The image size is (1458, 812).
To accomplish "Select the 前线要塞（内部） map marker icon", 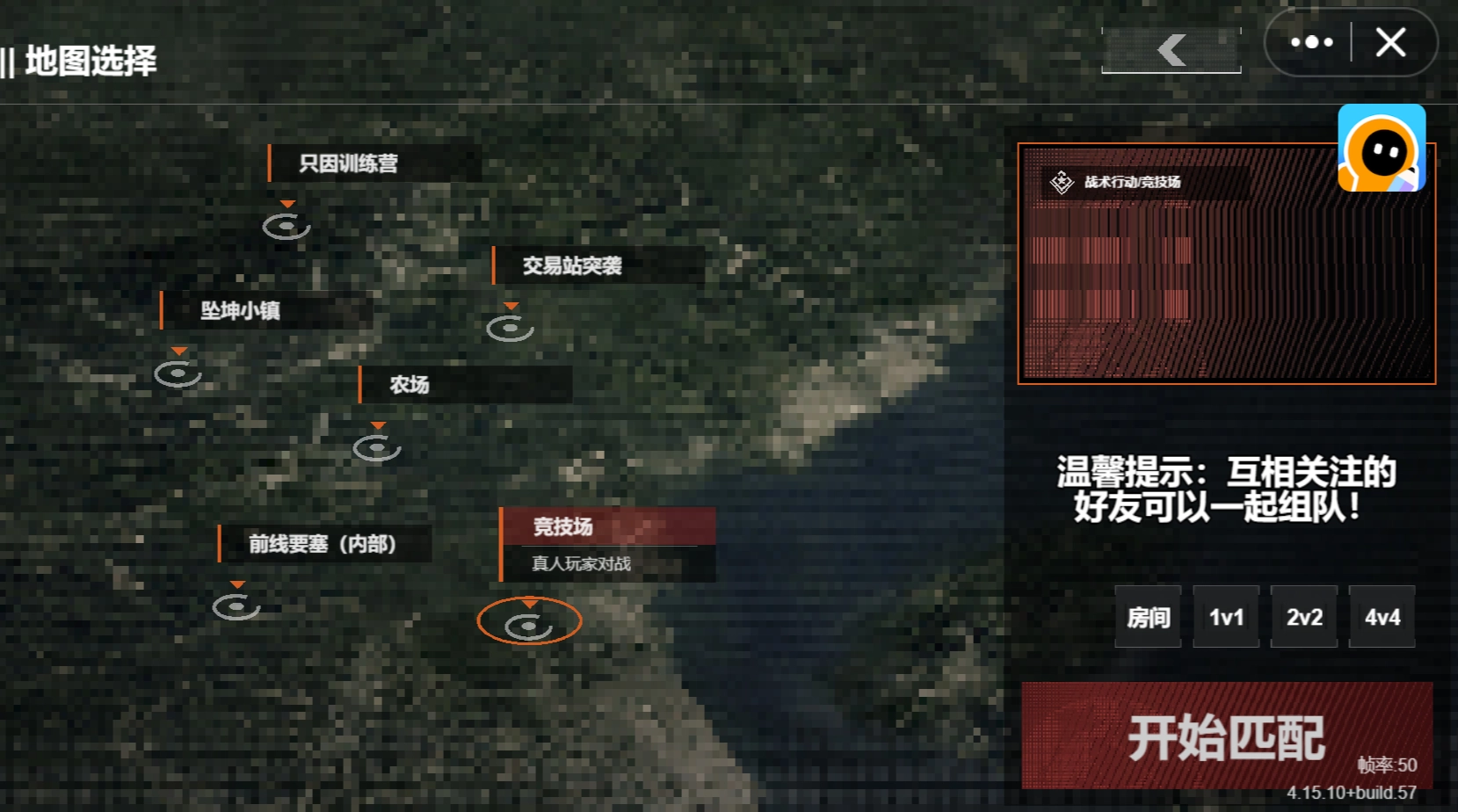I will [x=236, y=605].
